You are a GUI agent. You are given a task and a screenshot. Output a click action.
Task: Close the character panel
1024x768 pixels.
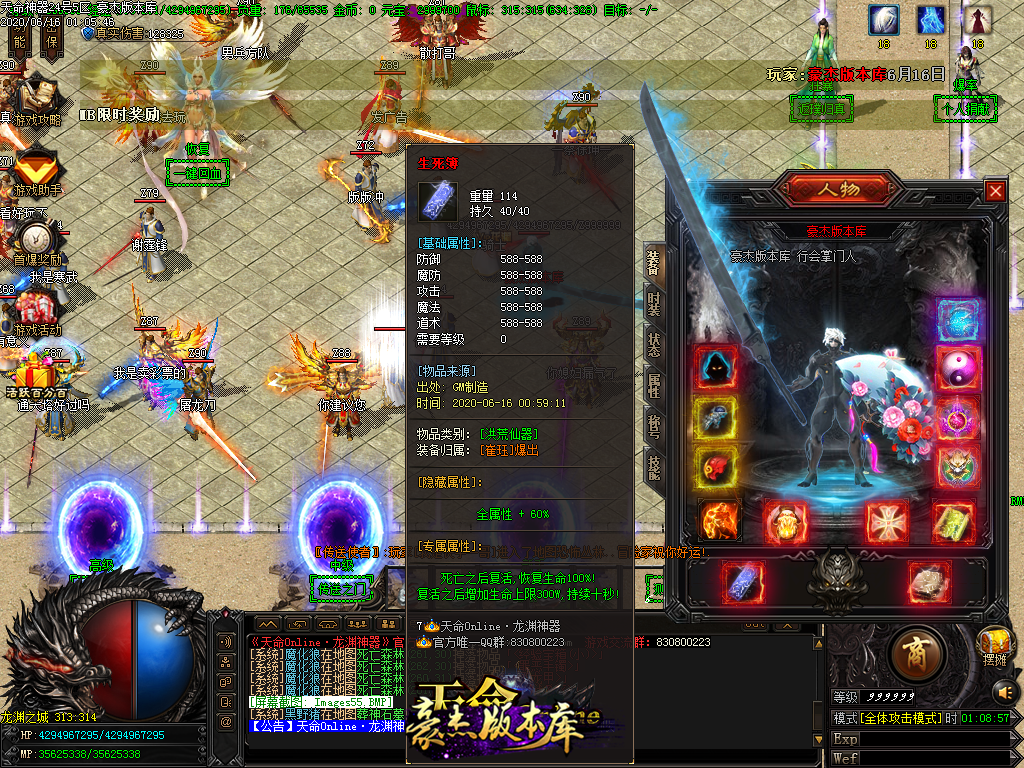[x=995, y=191]
